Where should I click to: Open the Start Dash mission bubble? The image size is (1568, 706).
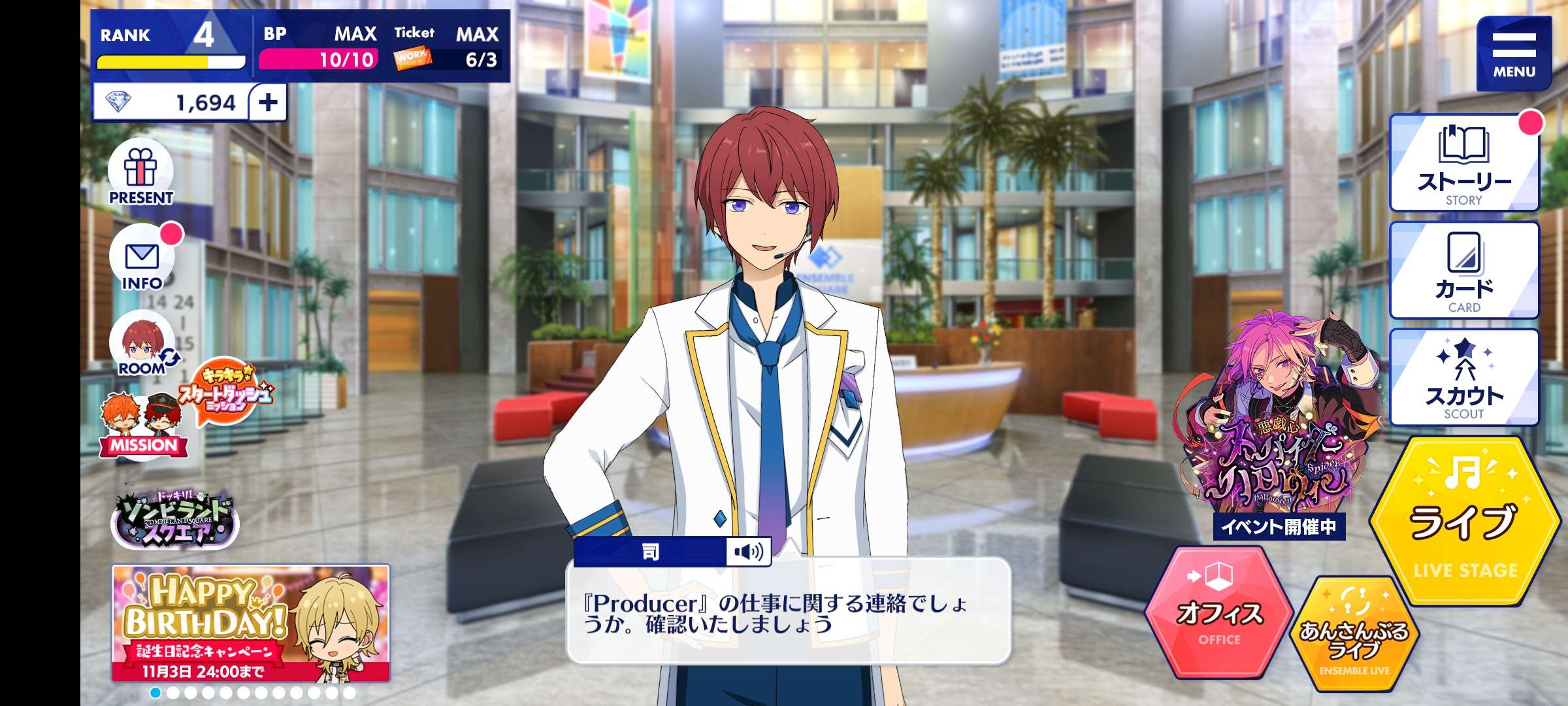click(226, 392)
